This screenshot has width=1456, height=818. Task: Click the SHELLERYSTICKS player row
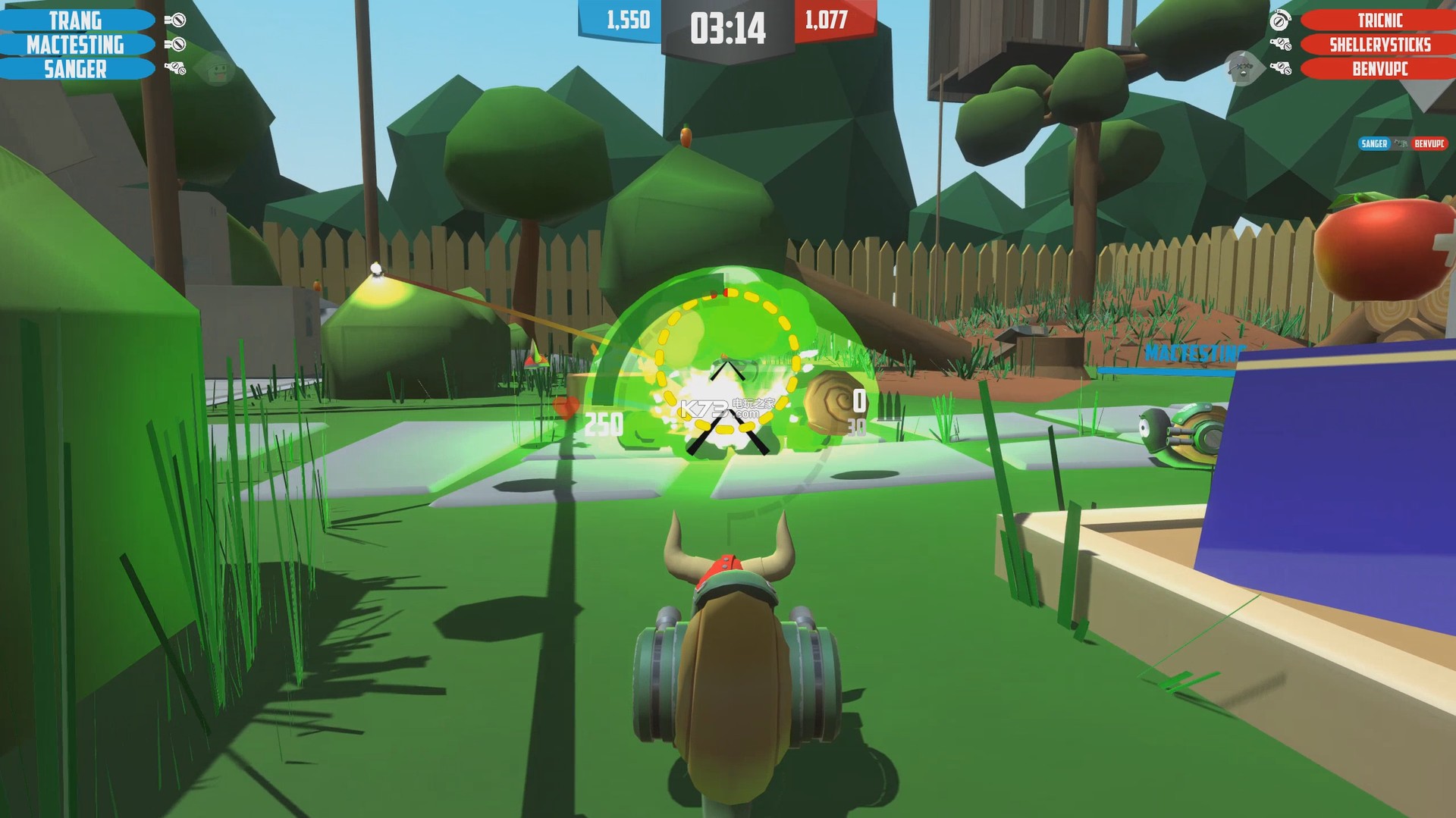pos(1379,45)
